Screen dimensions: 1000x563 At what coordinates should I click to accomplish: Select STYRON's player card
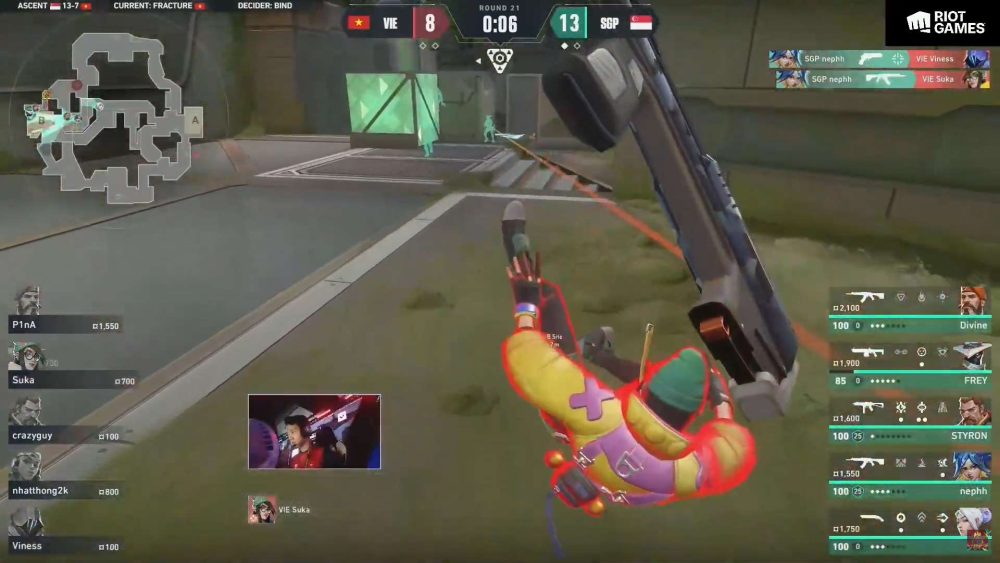[910, 420]
